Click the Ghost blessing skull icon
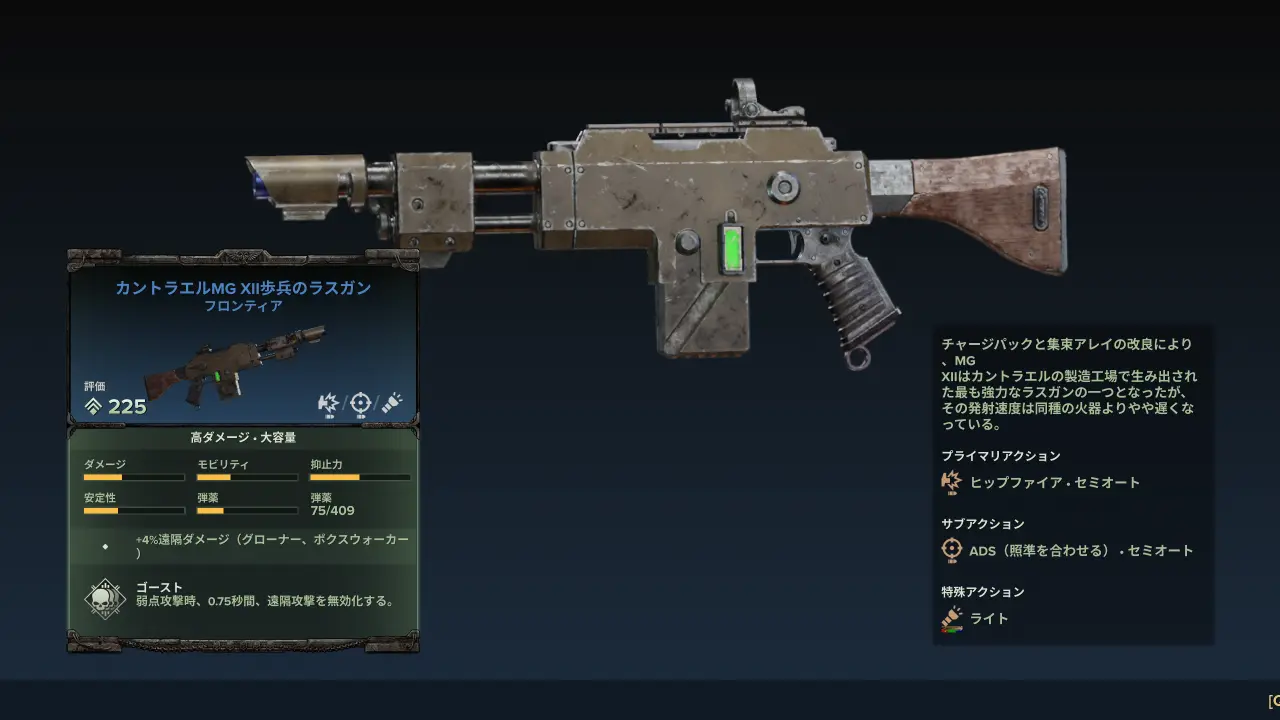 pyautogui.click(x=104, y=598)
